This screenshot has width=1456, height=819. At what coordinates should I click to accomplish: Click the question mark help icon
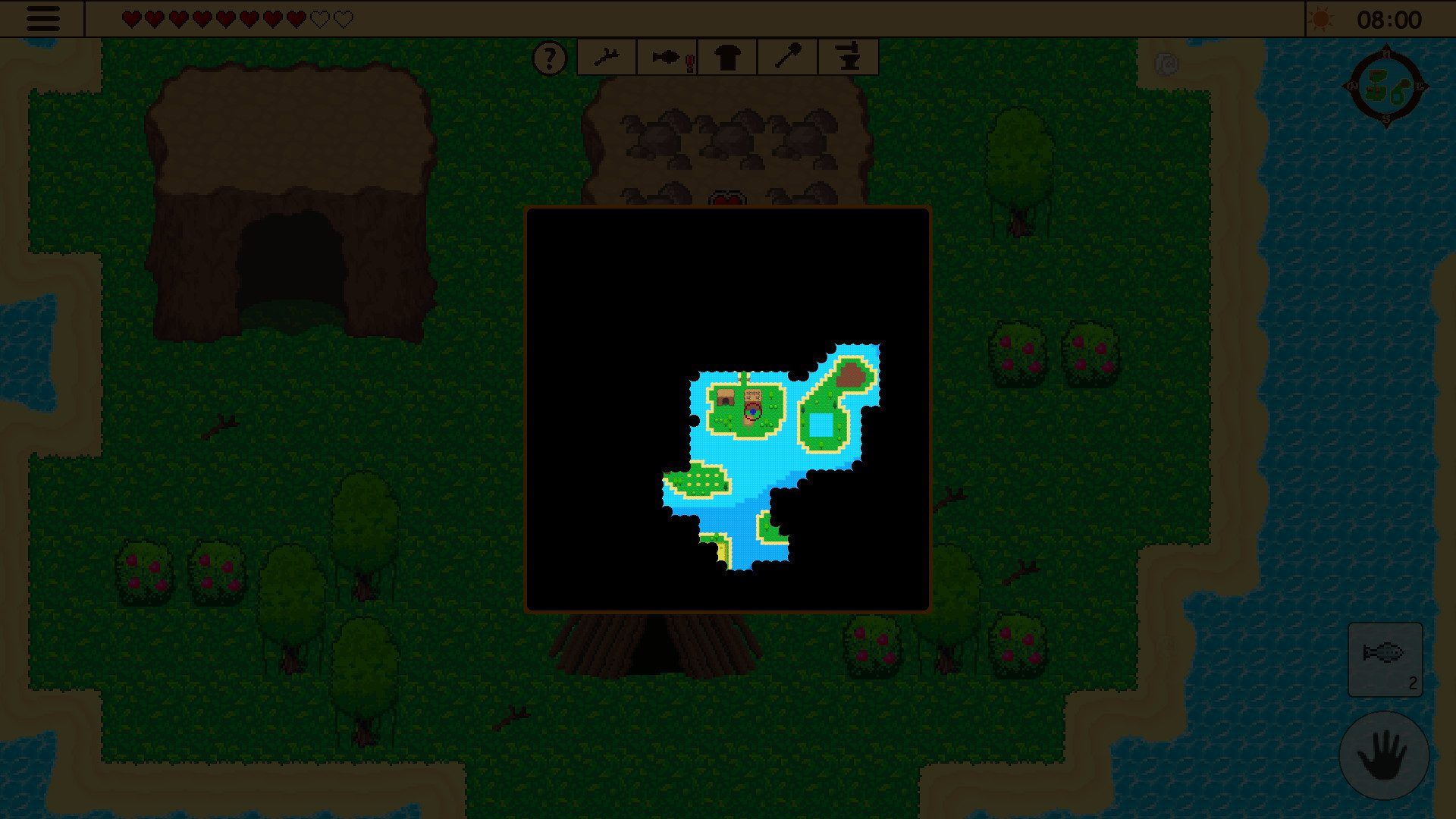click(550, 57)
